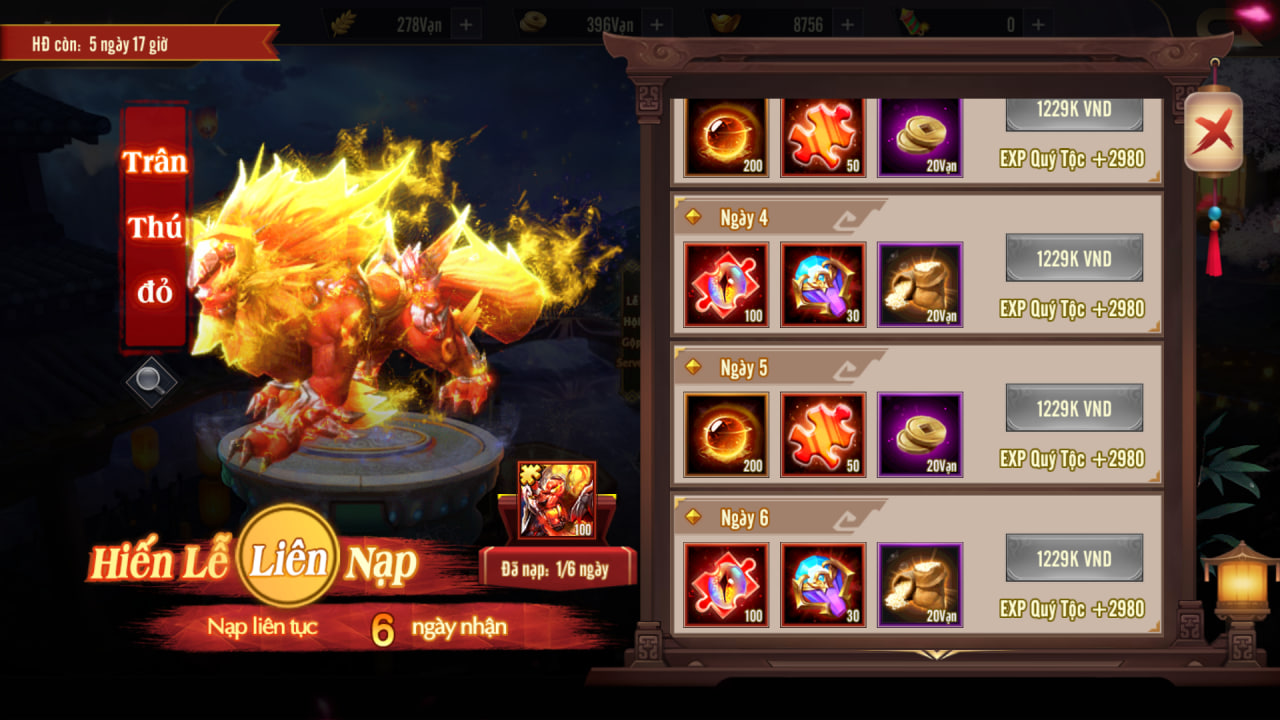Buy the Ngày 5 pack for 1229K VND
This screenshot has width=1280, height=720.
(1074, 408)
